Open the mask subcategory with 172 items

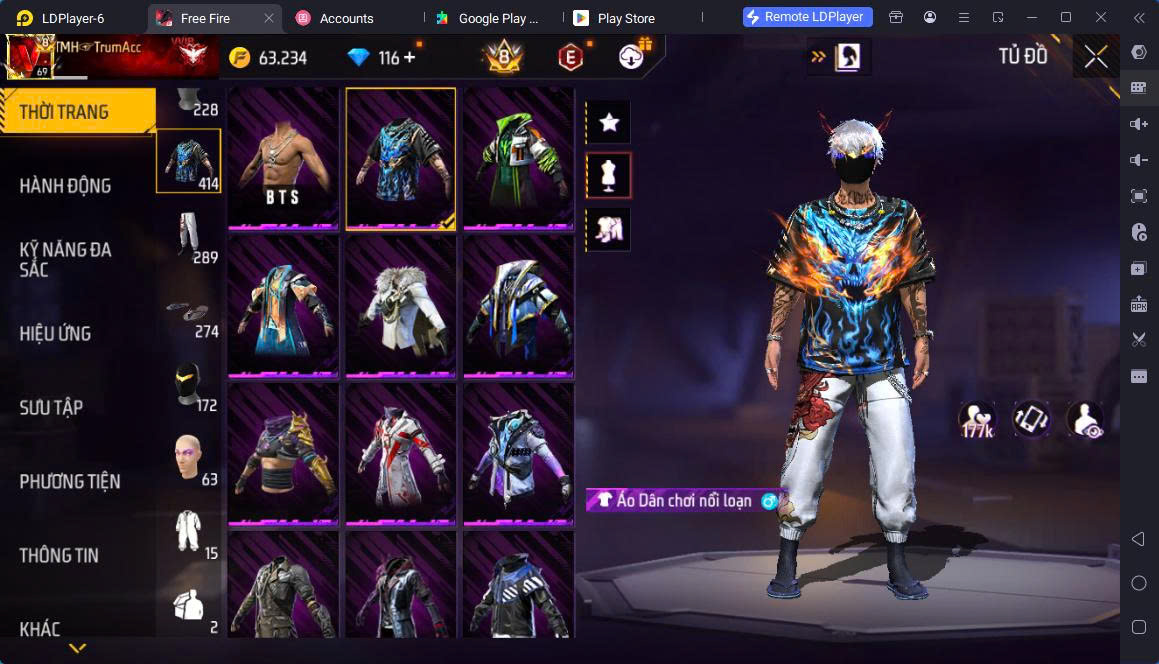[188, 385]
